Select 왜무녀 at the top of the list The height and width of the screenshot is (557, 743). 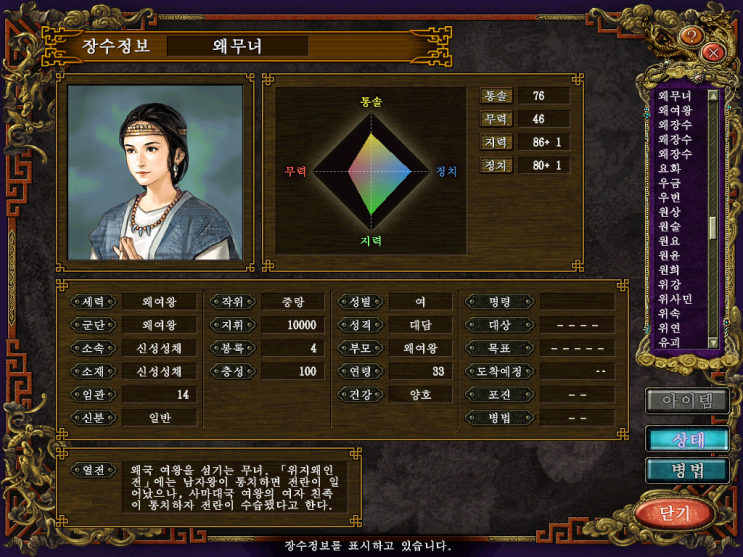(x=675, y=96)
